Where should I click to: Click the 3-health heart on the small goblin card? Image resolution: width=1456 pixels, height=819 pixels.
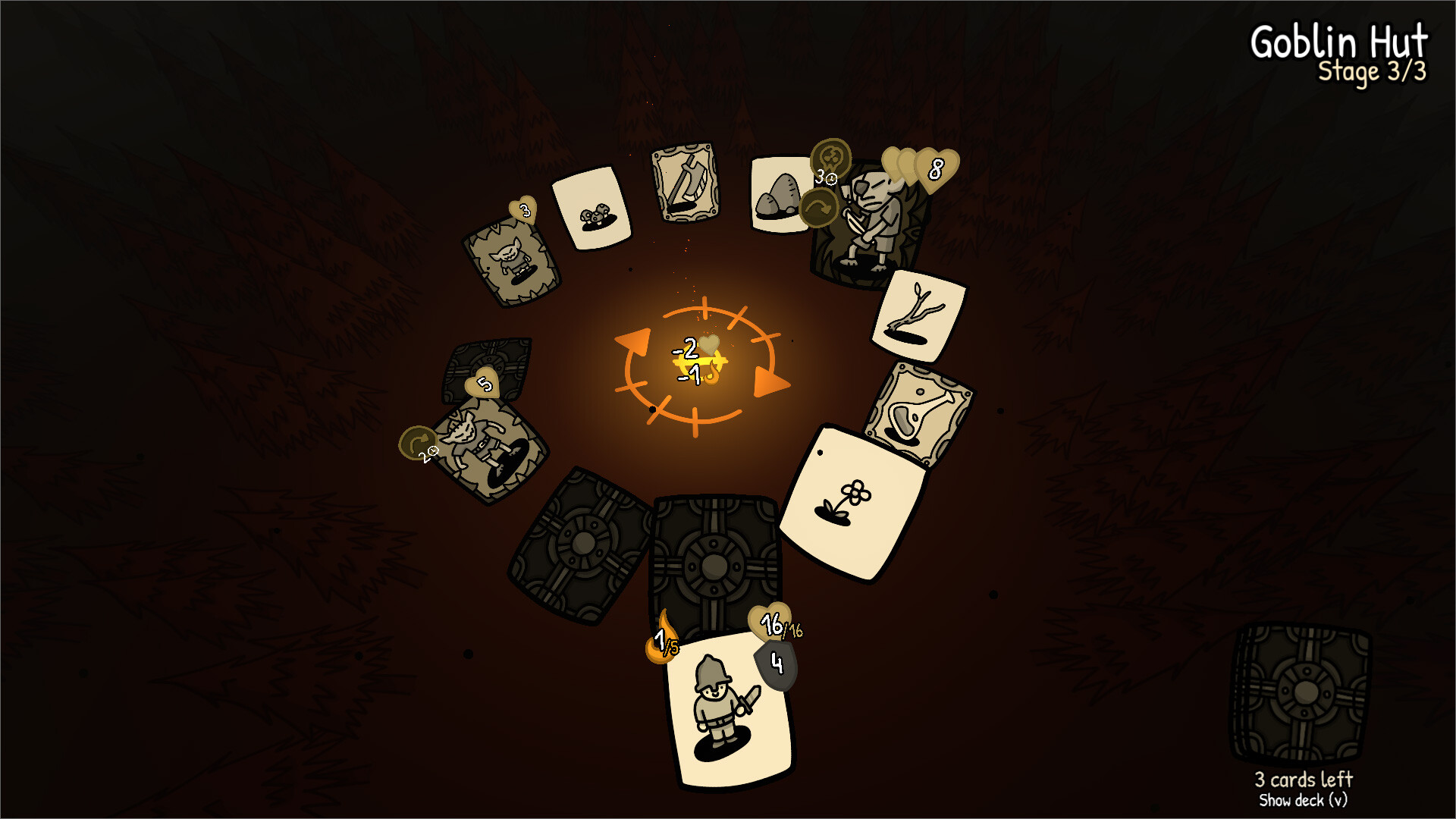pos(523,210)
